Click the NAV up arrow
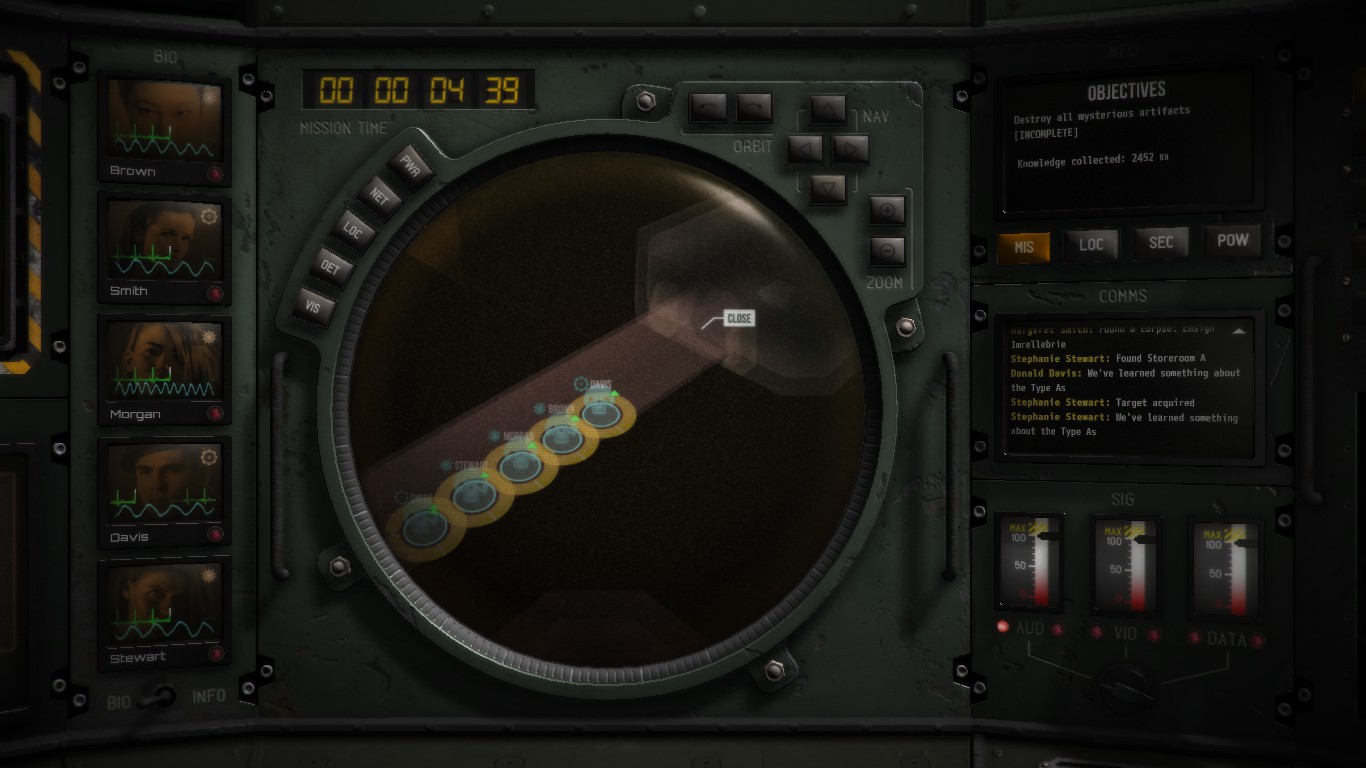Image resolution: width=1366 pixels, height=768 pixels. [x=828, y=109]
